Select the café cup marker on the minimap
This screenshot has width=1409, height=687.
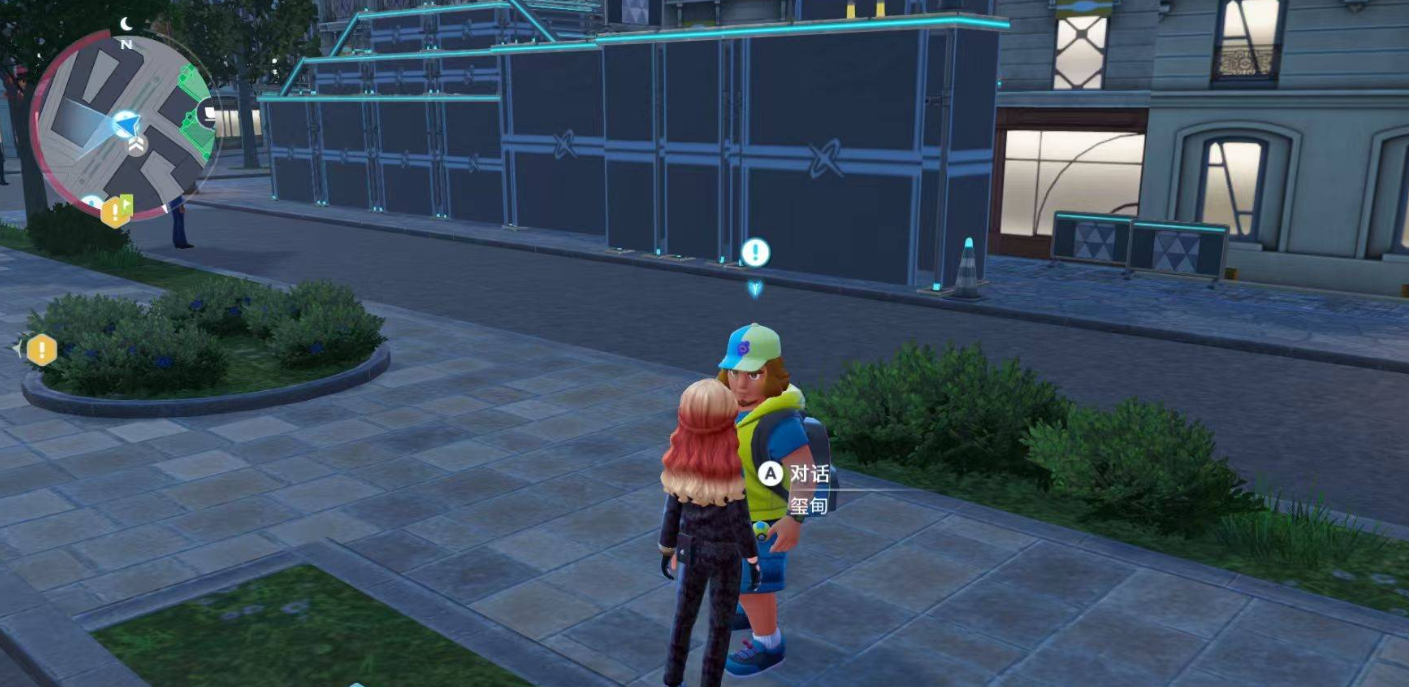click(209, 114)
